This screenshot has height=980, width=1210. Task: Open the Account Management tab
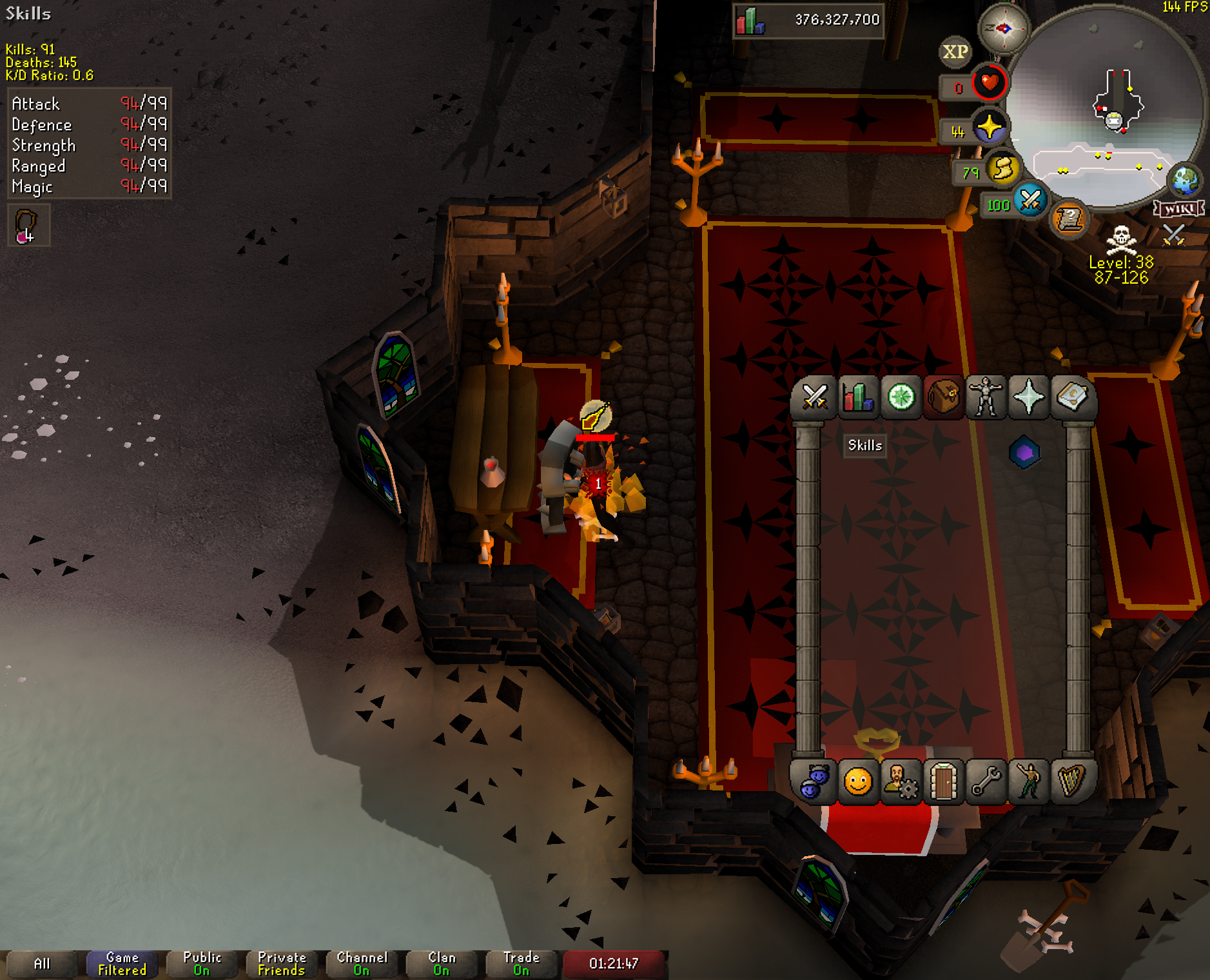pos(901,782)
